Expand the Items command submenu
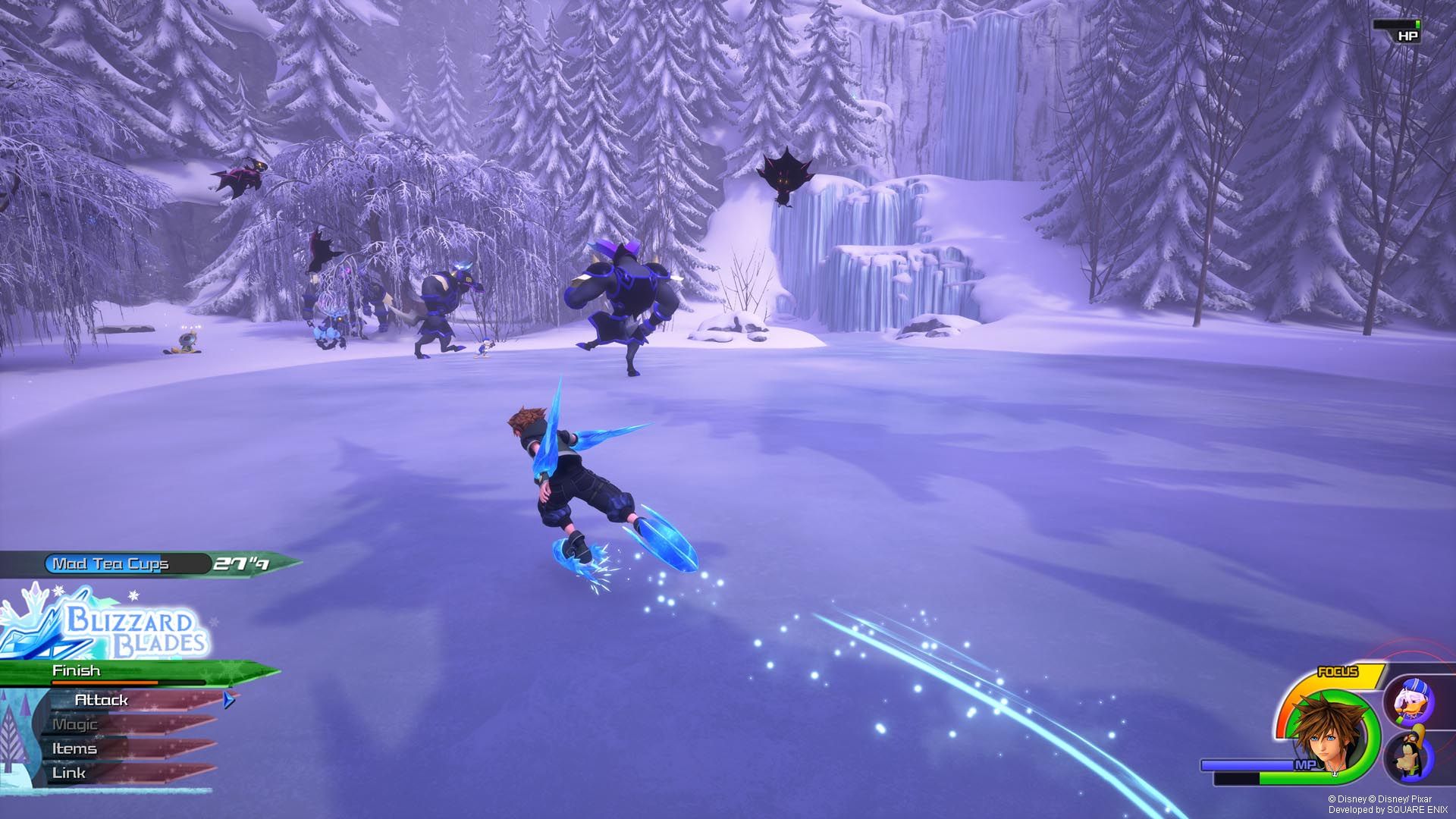Screen dimensions: 1456x819 tap(74, 748)
